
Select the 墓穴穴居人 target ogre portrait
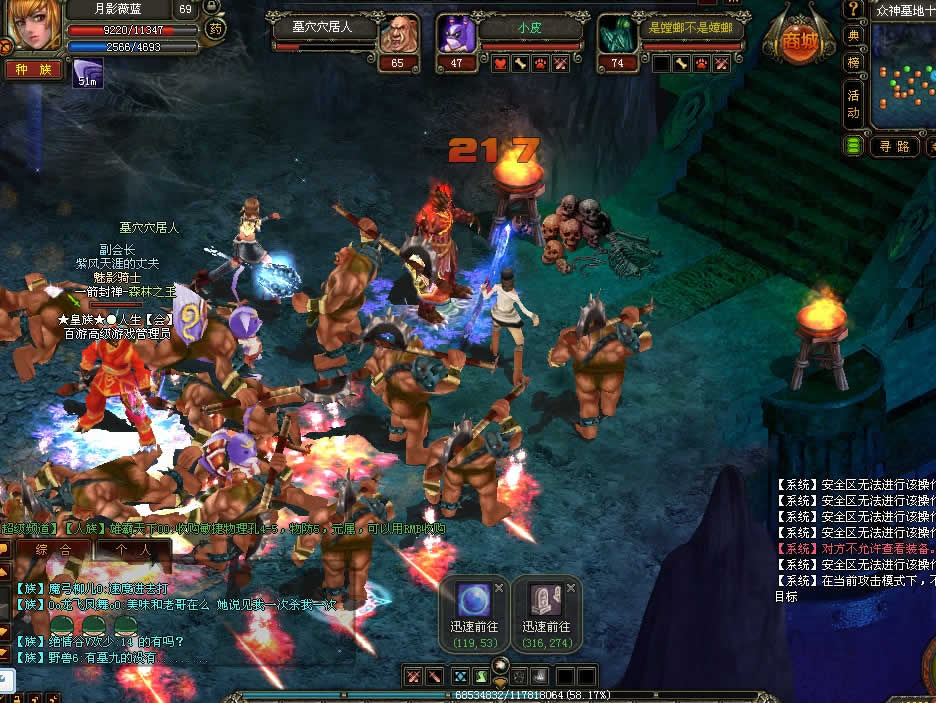pos(399,34)
